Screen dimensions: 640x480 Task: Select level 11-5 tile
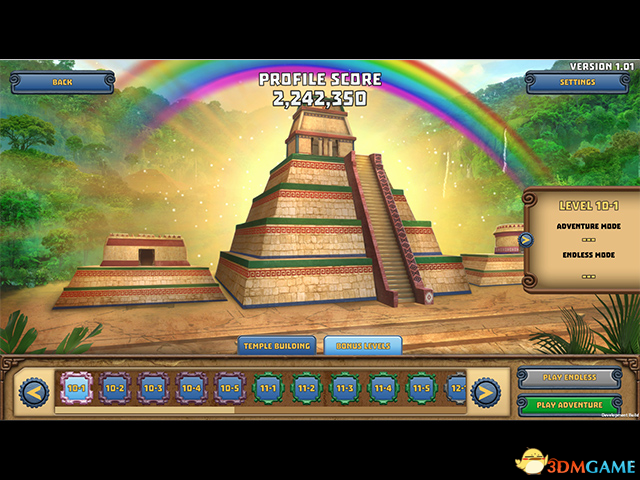point(420,388)
